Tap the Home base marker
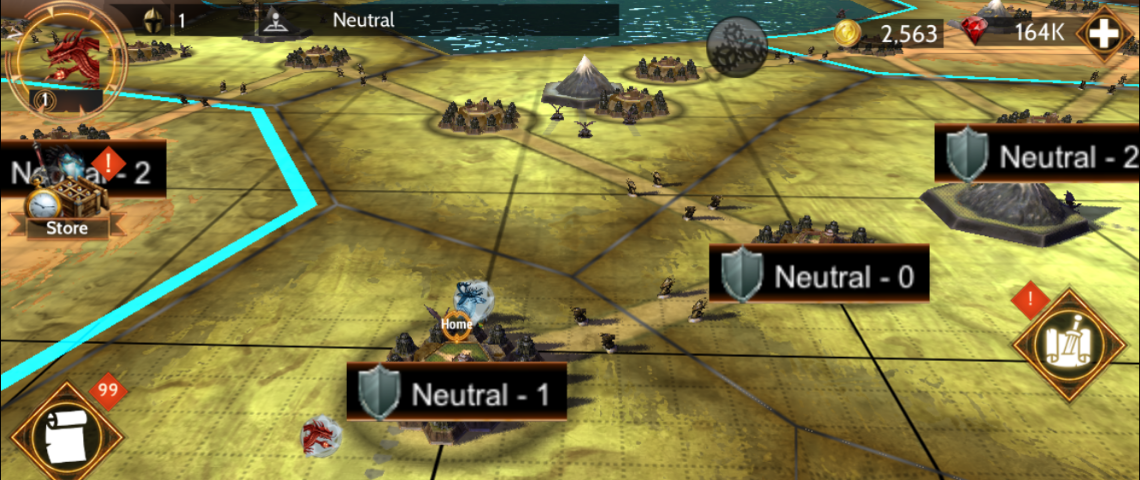Screen dimensions: 1140x480 click(x=456, y=324)
